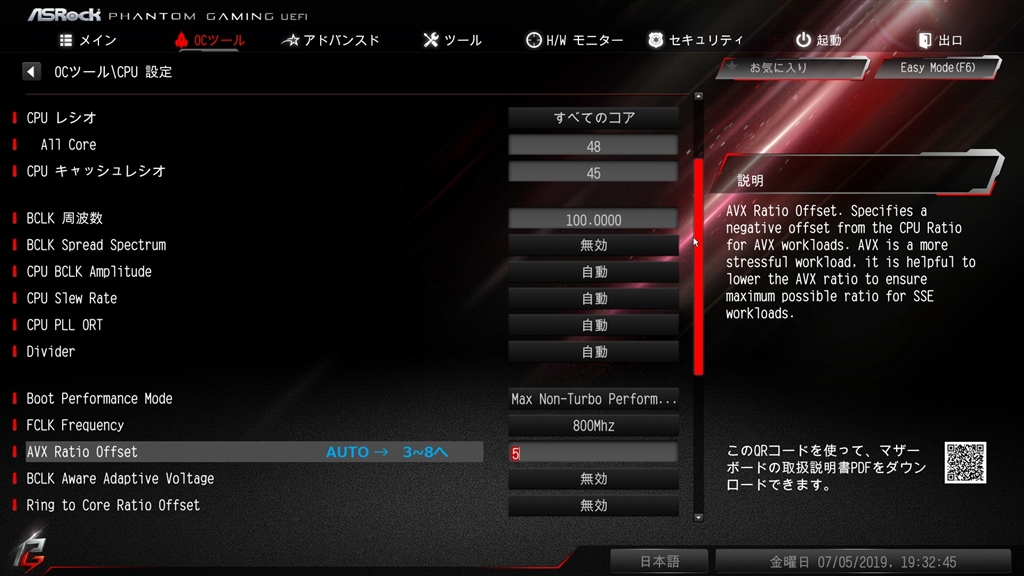The image size is (1024, 576).
Task: Switch to the セキュリティ tab
Action: 696,40
